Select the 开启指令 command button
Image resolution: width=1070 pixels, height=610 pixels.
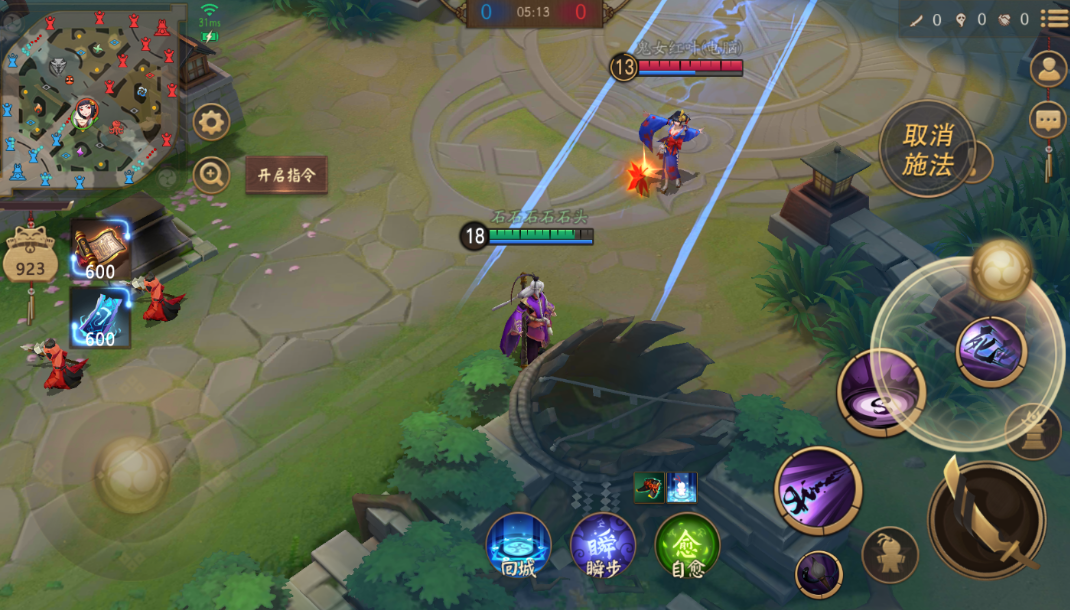pyautogui.click(x=286, y=175)
